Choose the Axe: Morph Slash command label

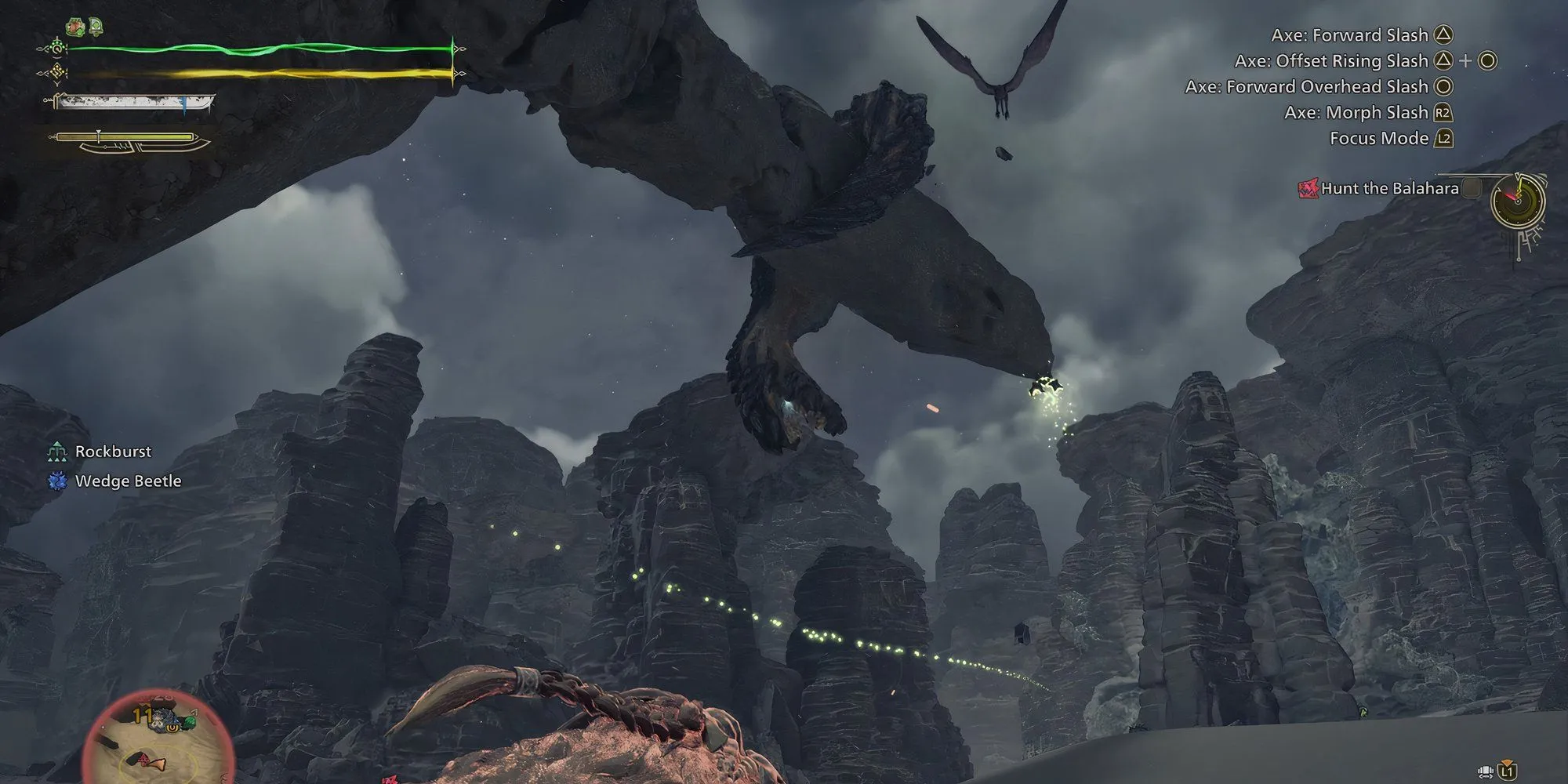1356,113
